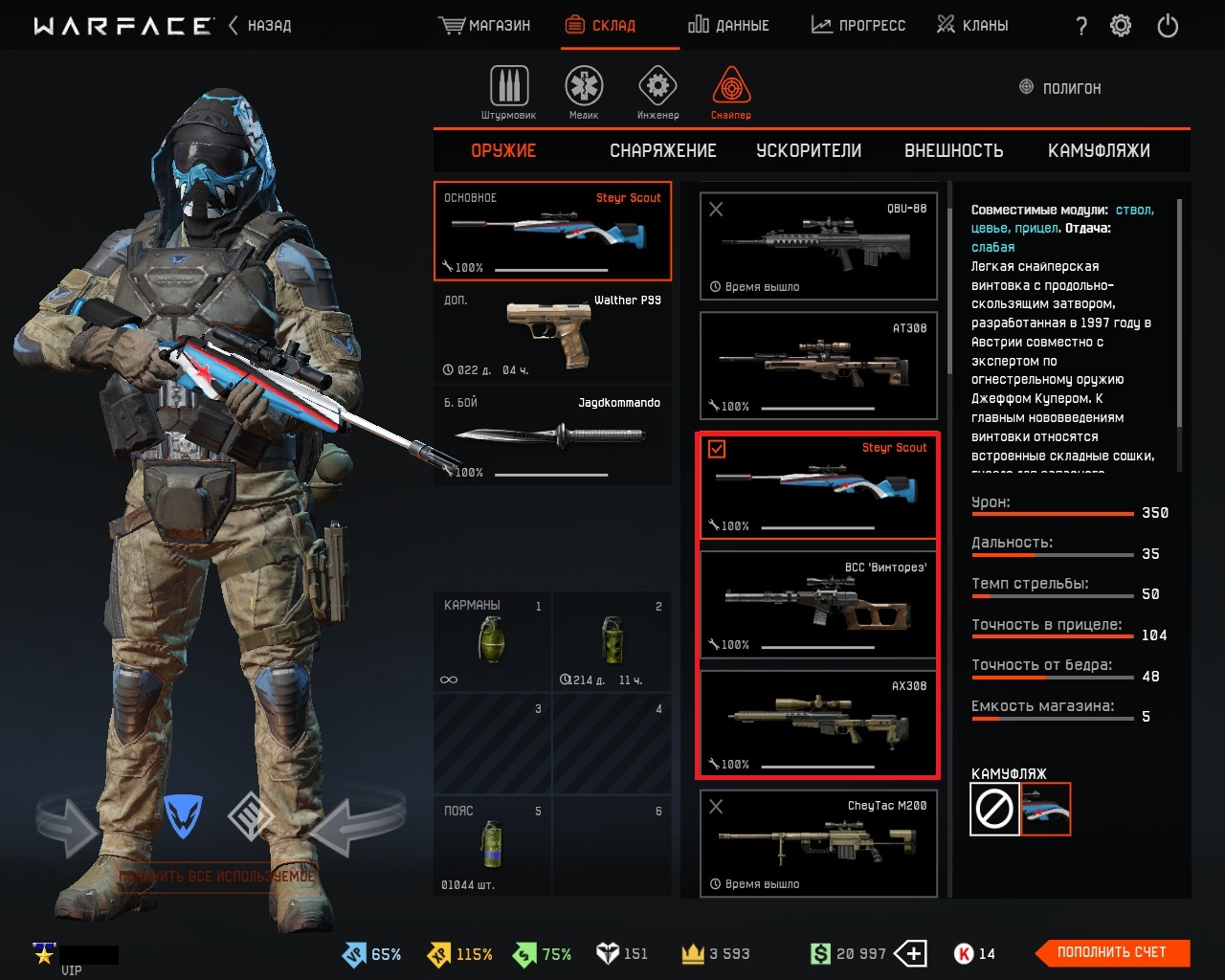
Task: Open the Прогресс menu
Action: click(858, 26)
